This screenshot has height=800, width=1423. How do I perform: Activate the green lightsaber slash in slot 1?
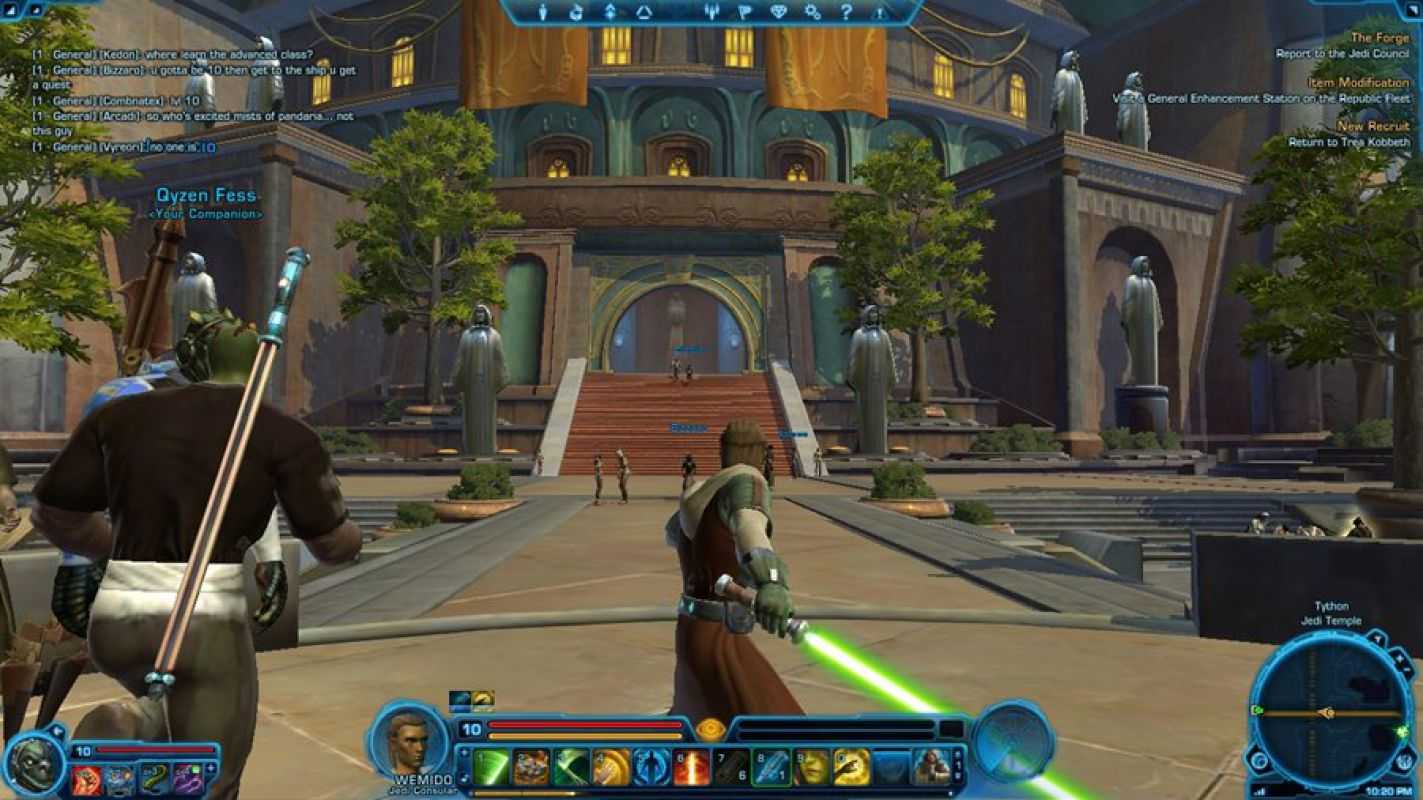(x=490, y=767)
